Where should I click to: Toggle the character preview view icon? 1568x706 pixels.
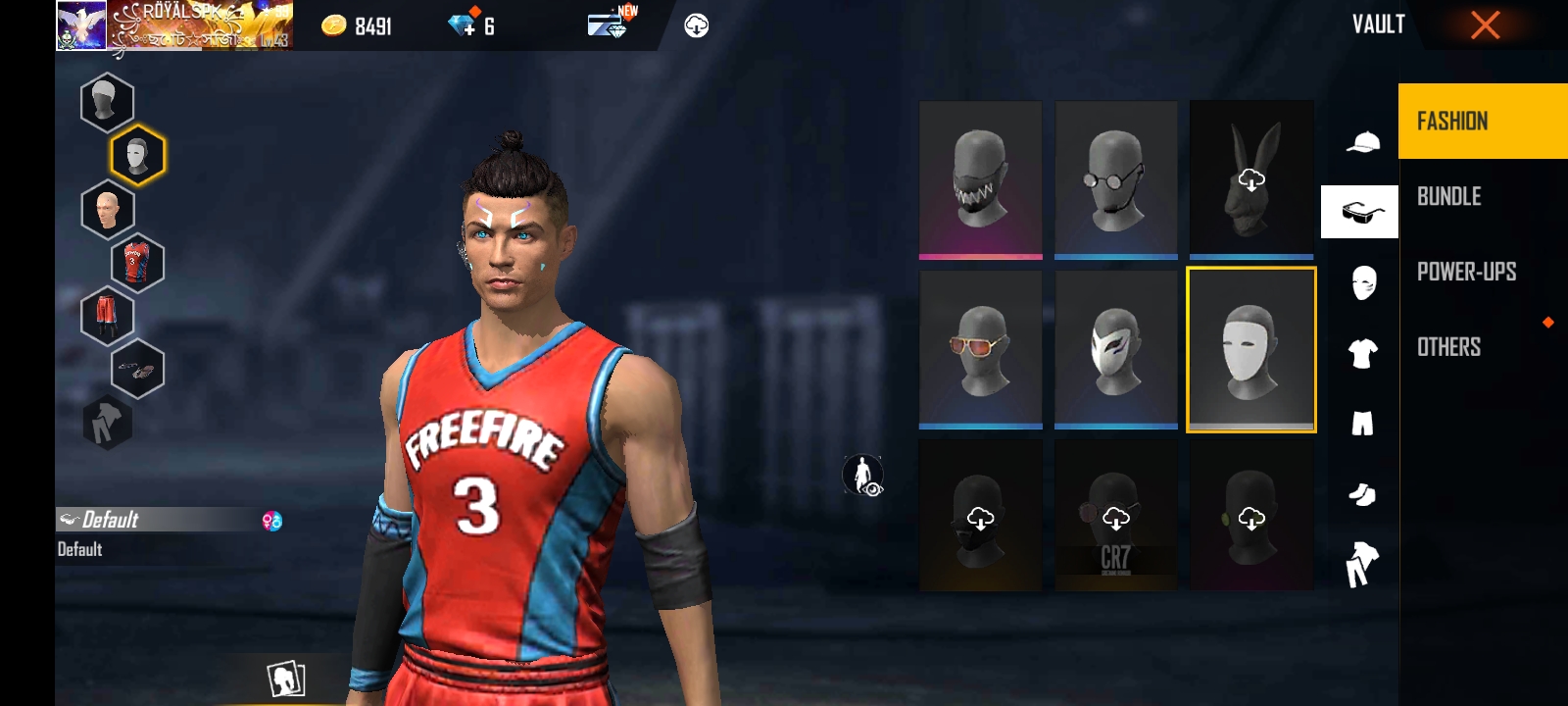point(862,476)
